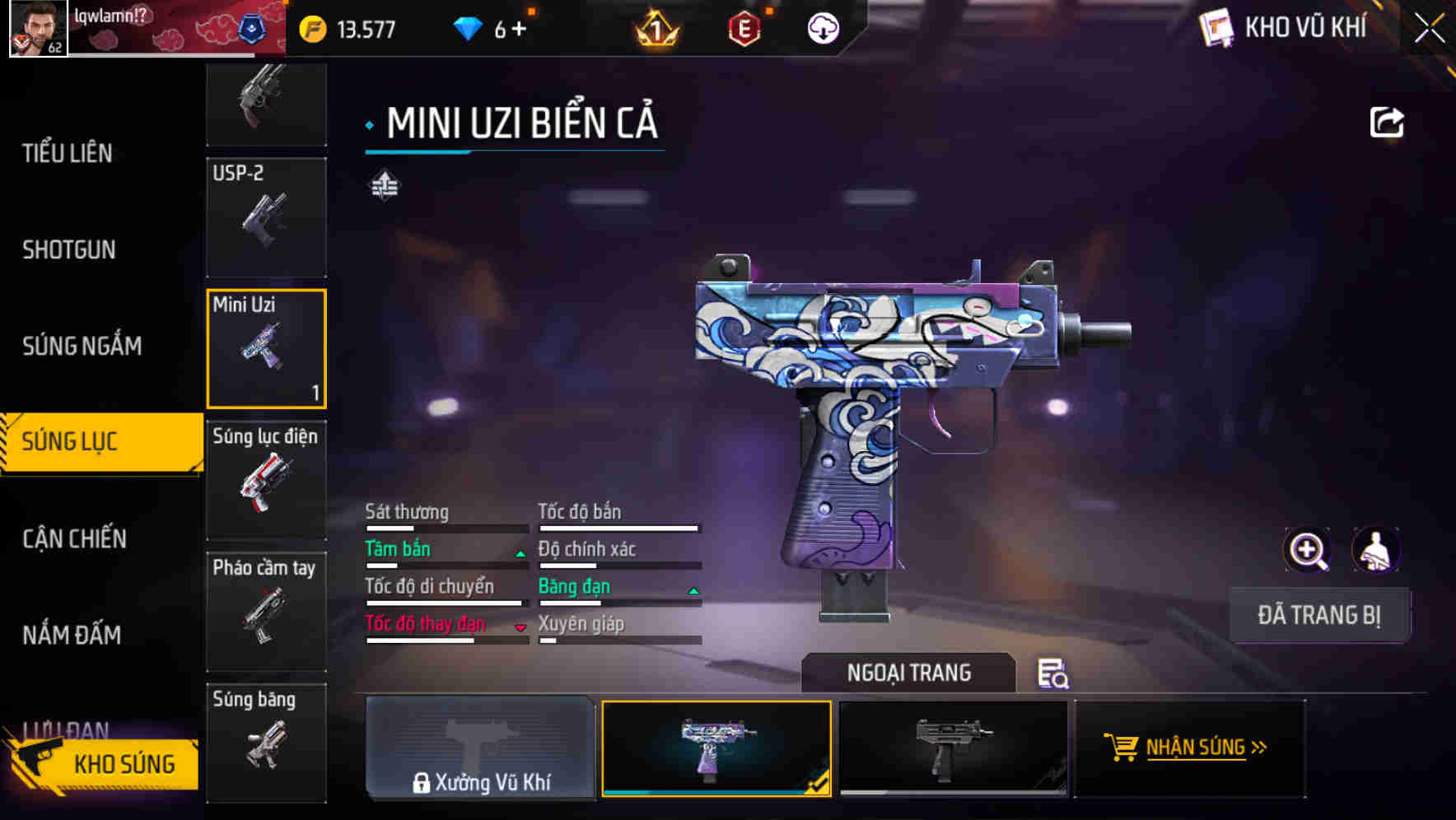The width and height of the screenshot is (1456, 820).
Task: Select the default black Mini Uzi skin
Action: pyautogui.click(x=953, y=748)
